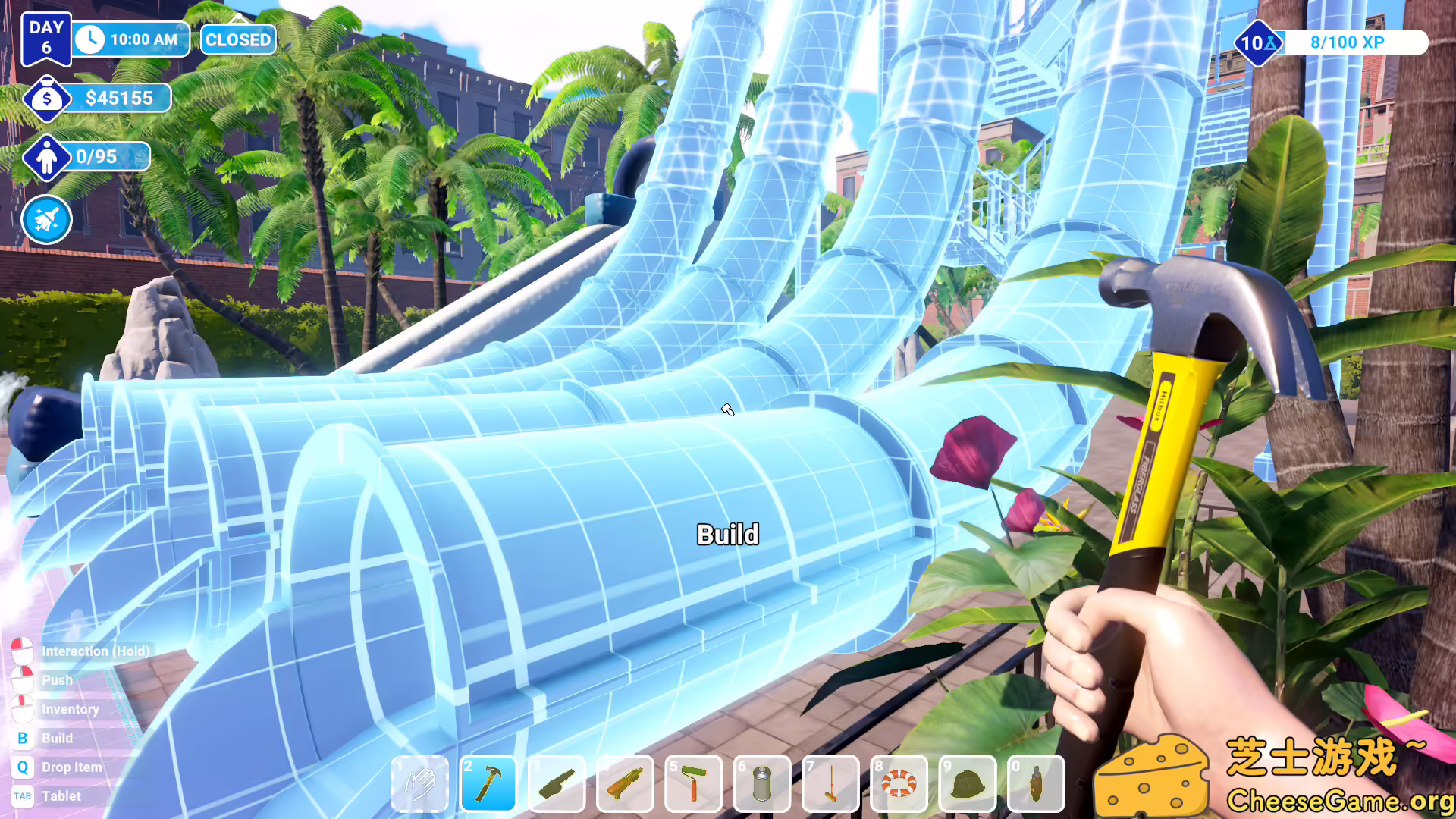
Task: Click the Build prompt on the slide
Action: pos(727,534)
